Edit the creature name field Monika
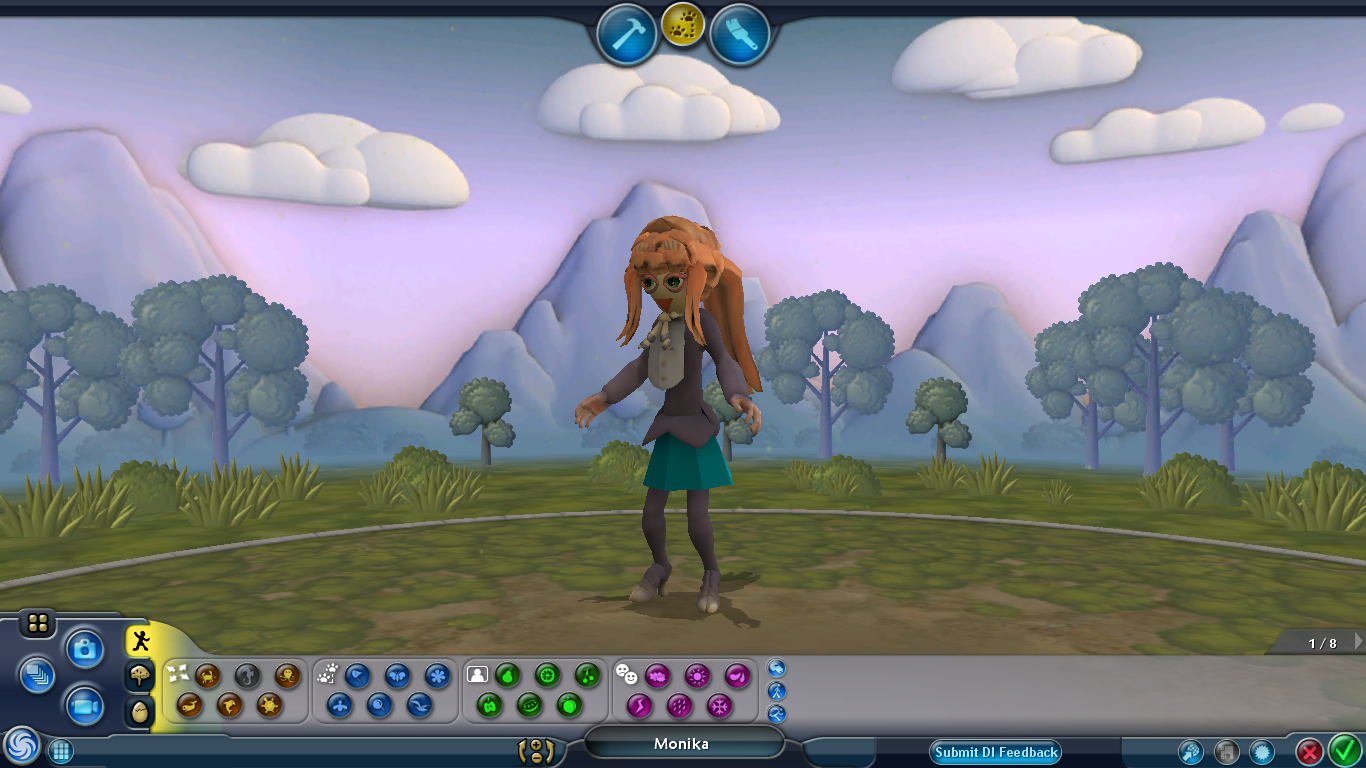This screenshot has height=768, width=1366. click(x=682, y=743)
